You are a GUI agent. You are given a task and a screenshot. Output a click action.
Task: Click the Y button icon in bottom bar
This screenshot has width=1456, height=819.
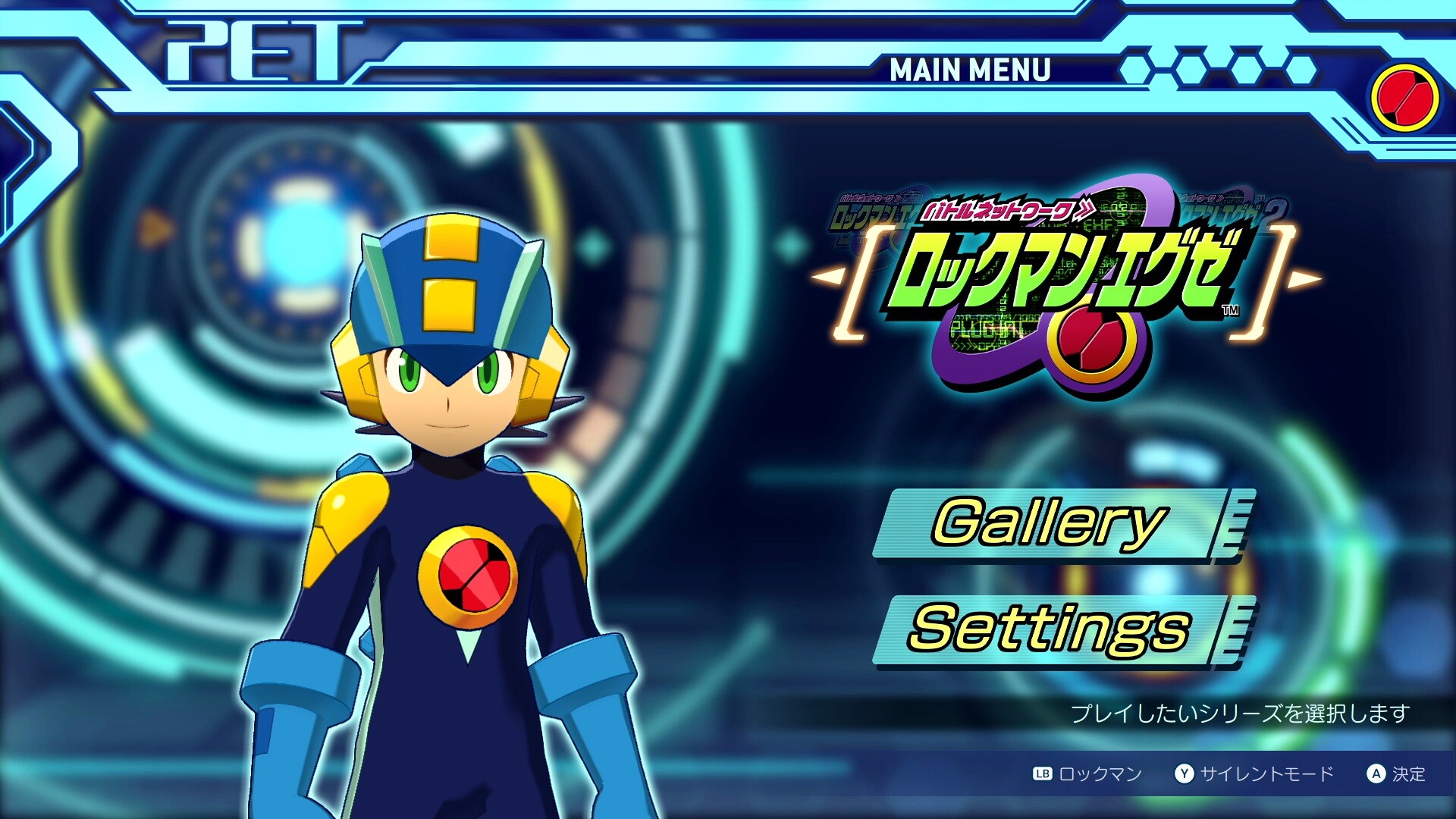click(1184, 773)
